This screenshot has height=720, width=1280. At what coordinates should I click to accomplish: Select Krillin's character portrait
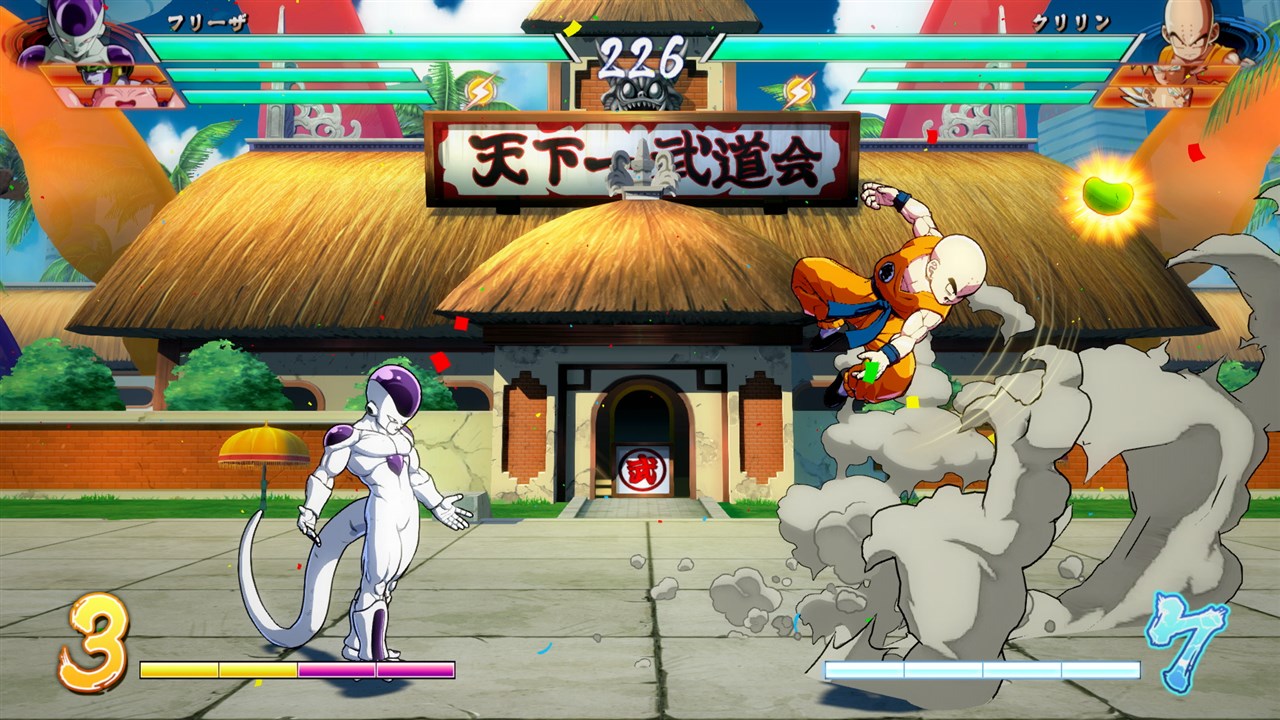pos(1190,35)
